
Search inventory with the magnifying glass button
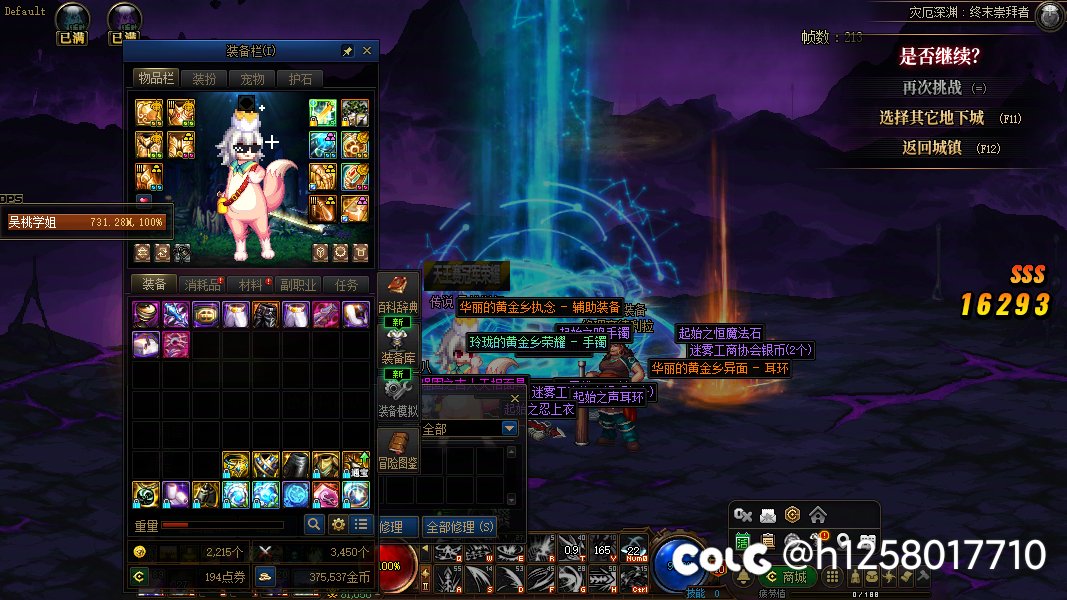314,524
